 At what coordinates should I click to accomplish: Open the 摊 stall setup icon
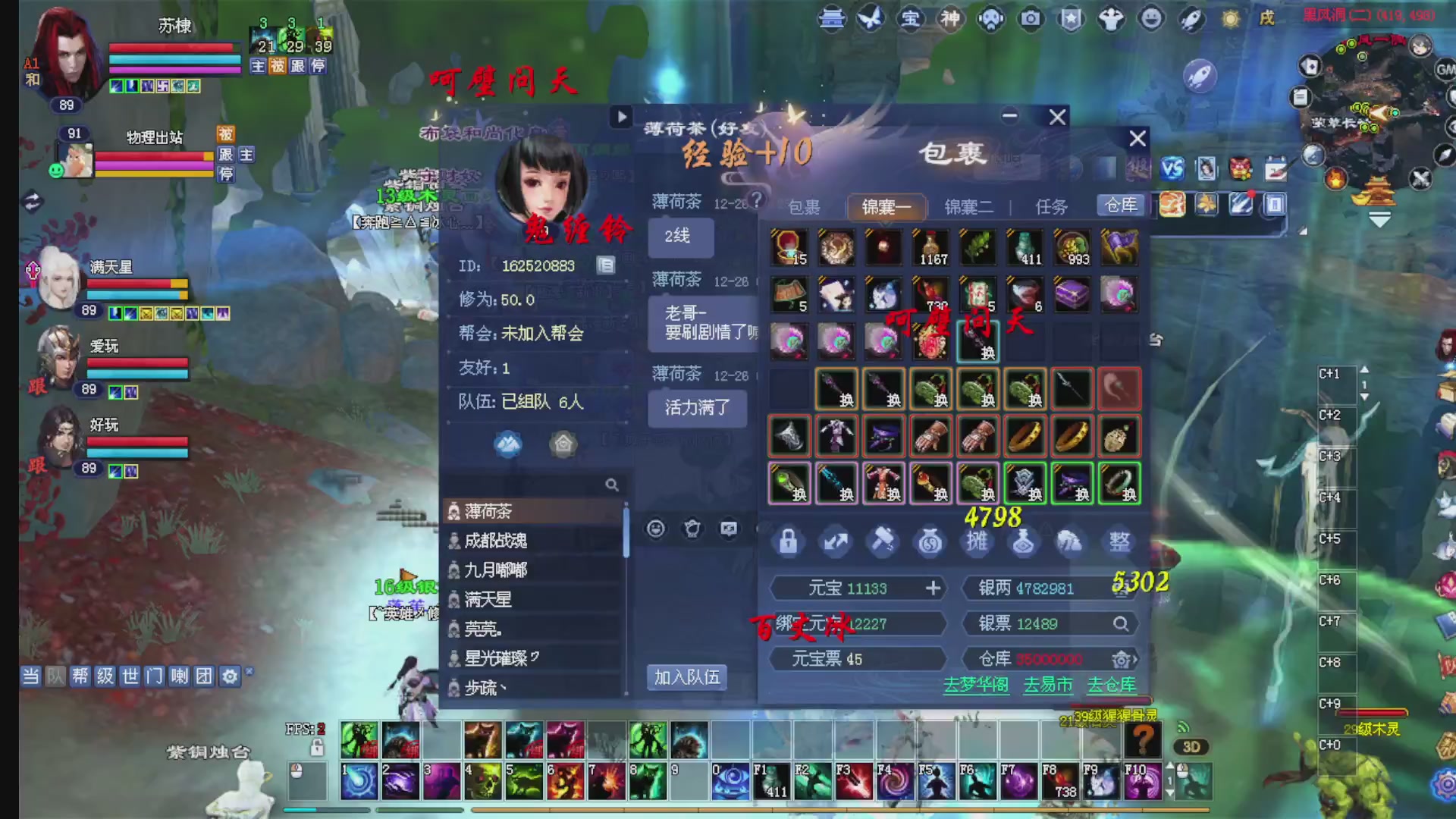coord(977,541)
